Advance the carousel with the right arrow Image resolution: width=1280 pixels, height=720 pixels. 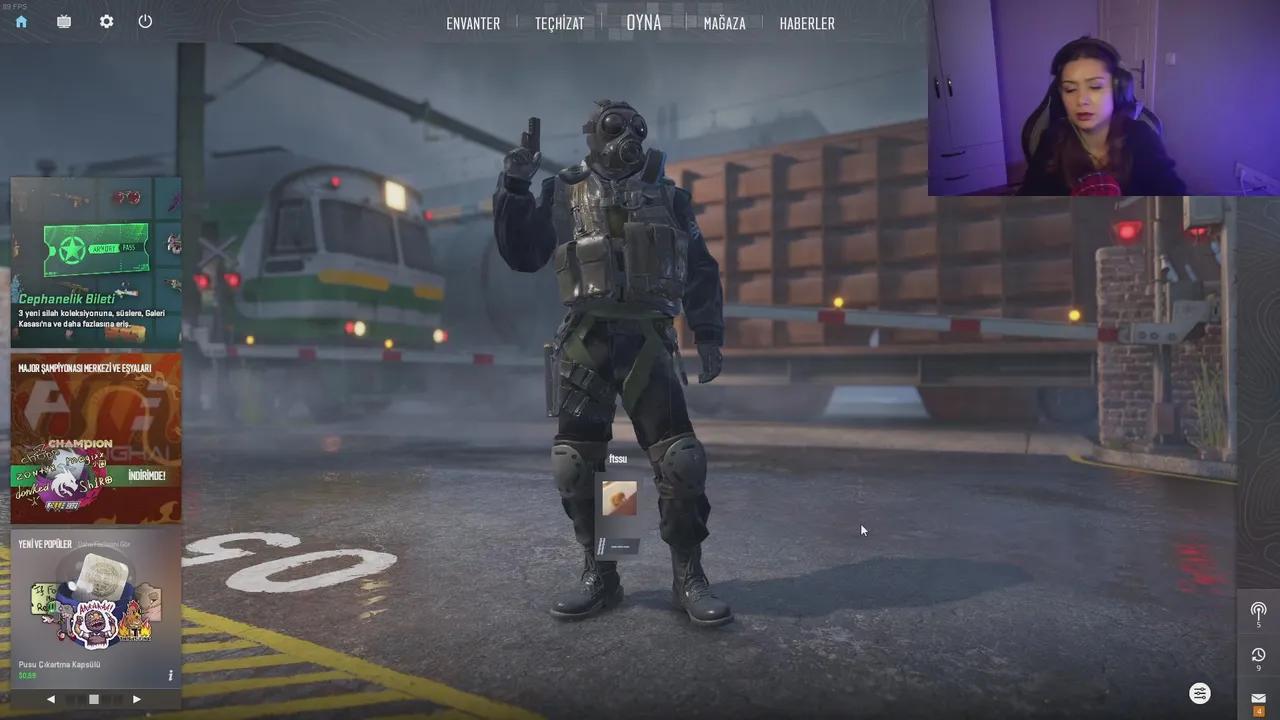pyautogui.click(x=136, y=699)
